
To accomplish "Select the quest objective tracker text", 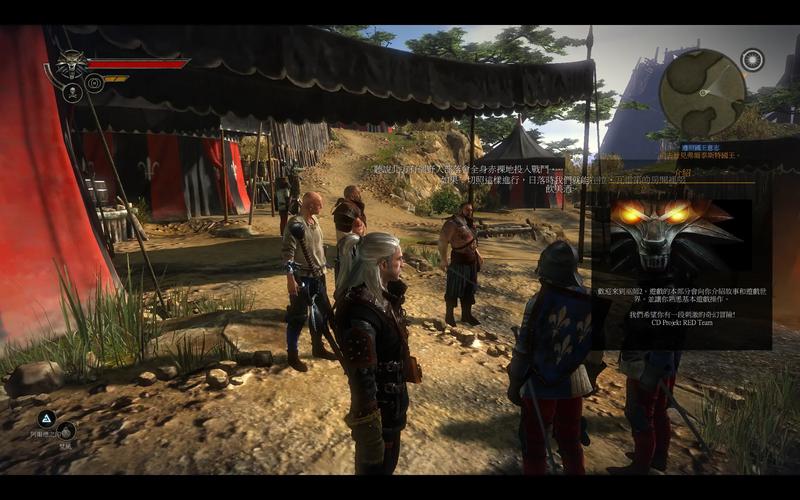I will pos(700,155).
